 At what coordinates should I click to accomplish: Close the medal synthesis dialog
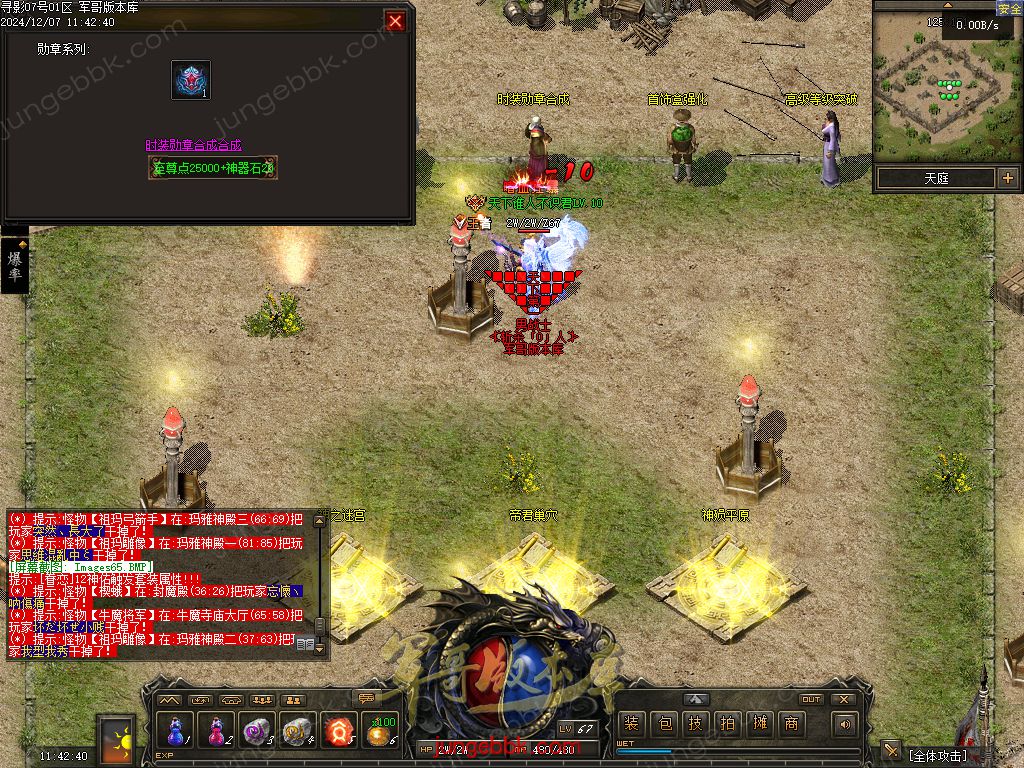tap(396, 21)
